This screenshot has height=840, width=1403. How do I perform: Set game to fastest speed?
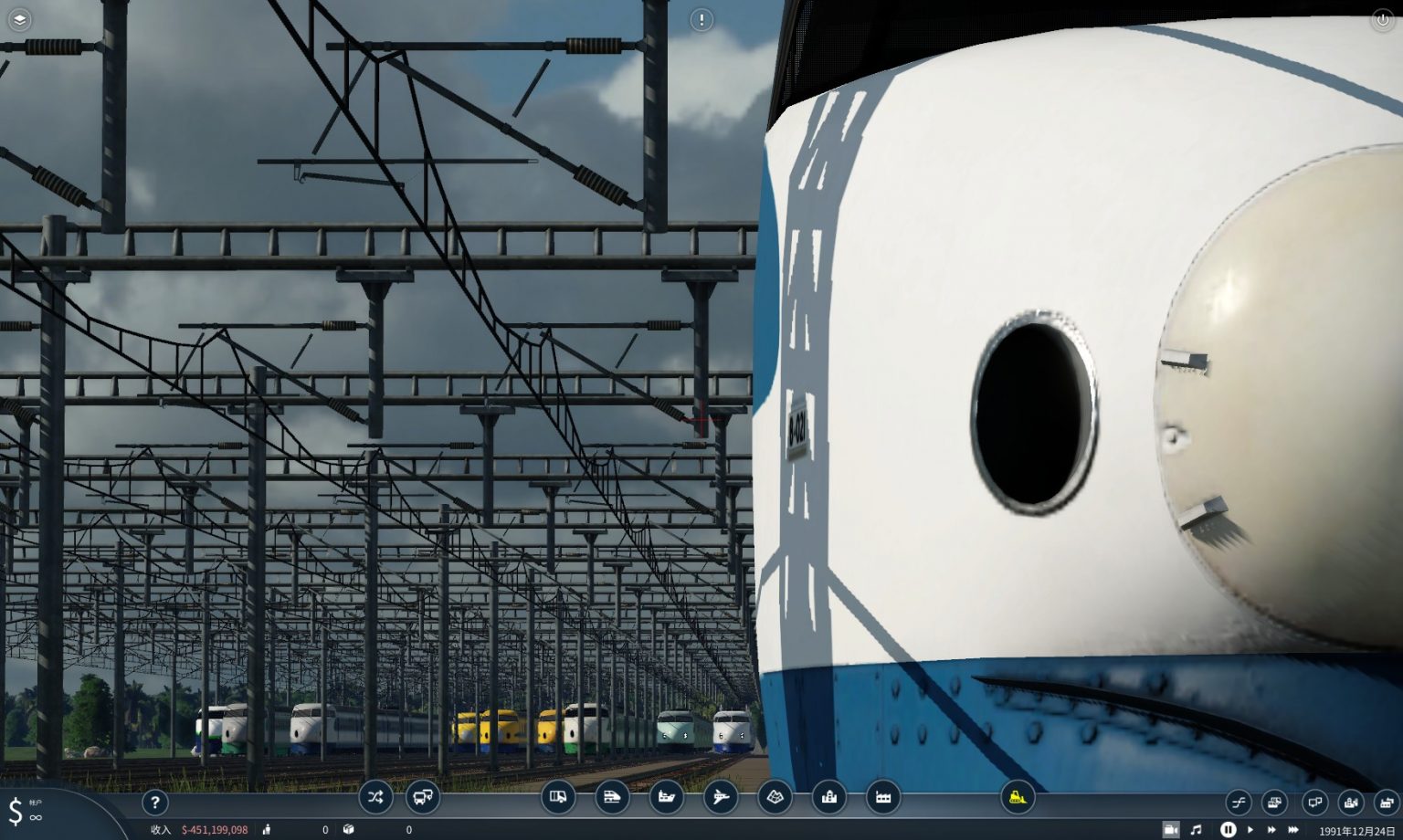1293,830
